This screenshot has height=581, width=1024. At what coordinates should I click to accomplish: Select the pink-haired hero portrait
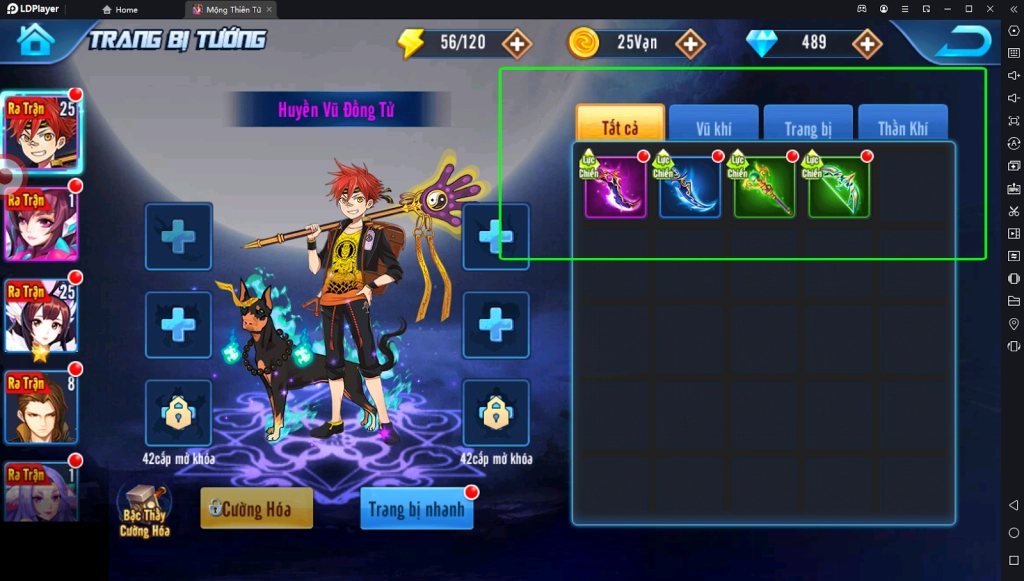41,224
